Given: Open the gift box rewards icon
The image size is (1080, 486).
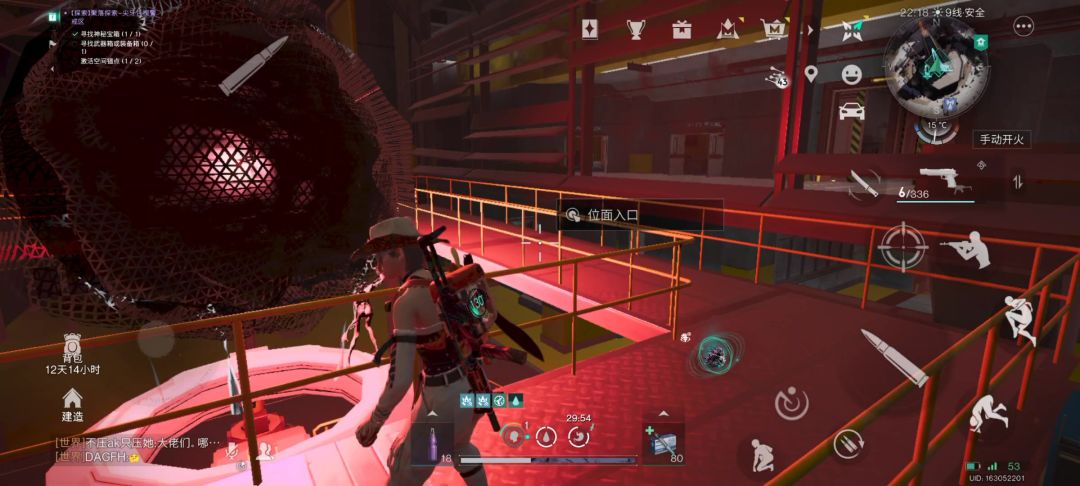Looking at the screenshot, I should click(682, 29).
